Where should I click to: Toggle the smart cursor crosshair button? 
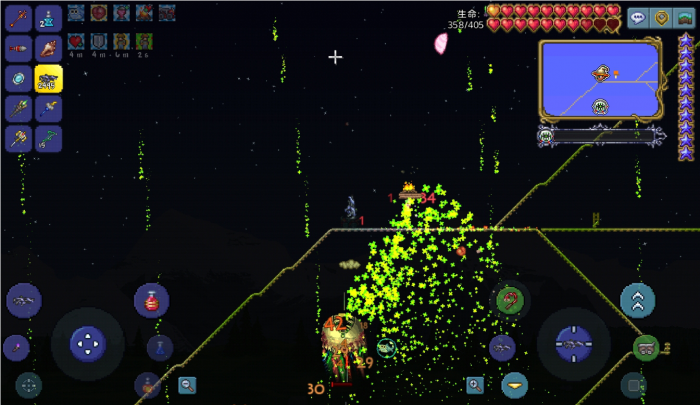pyautogui.click(x=28, y=384)
